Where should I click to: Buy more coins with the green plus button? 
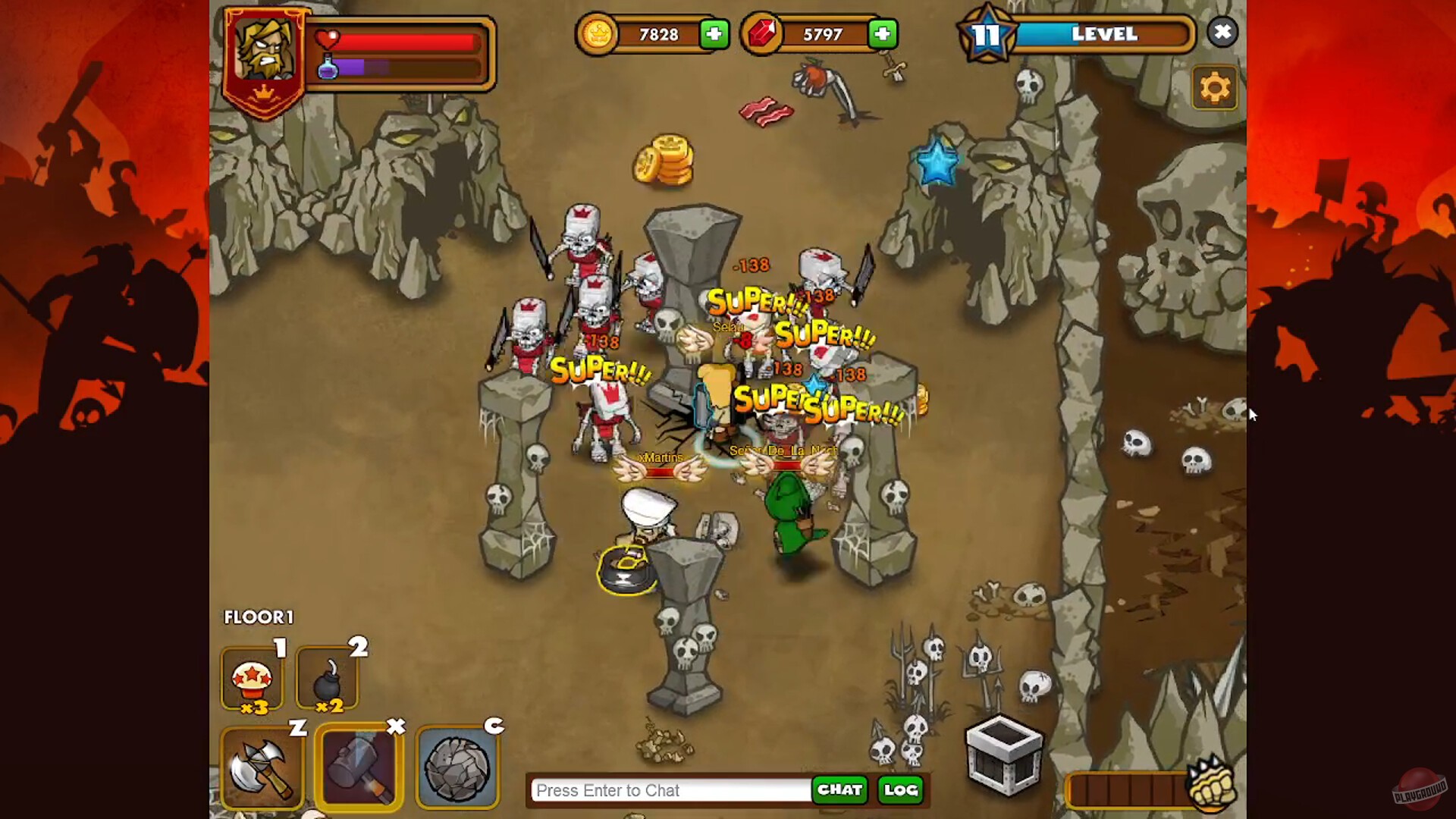pyautogui.click(x=714, y=34)
